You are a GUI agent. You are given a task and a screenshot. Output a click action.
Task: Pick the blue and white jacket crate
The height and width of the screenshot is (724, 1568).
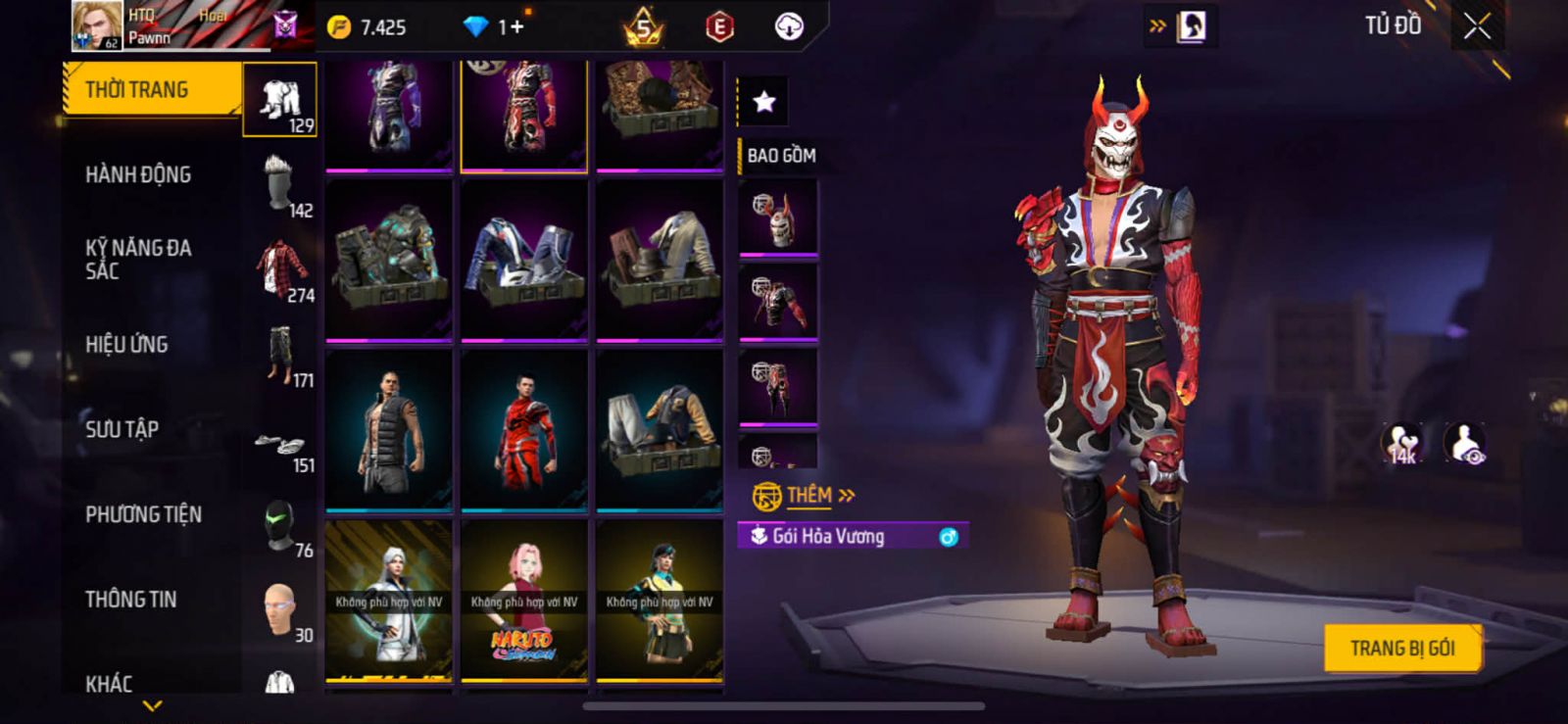[523, 260]
